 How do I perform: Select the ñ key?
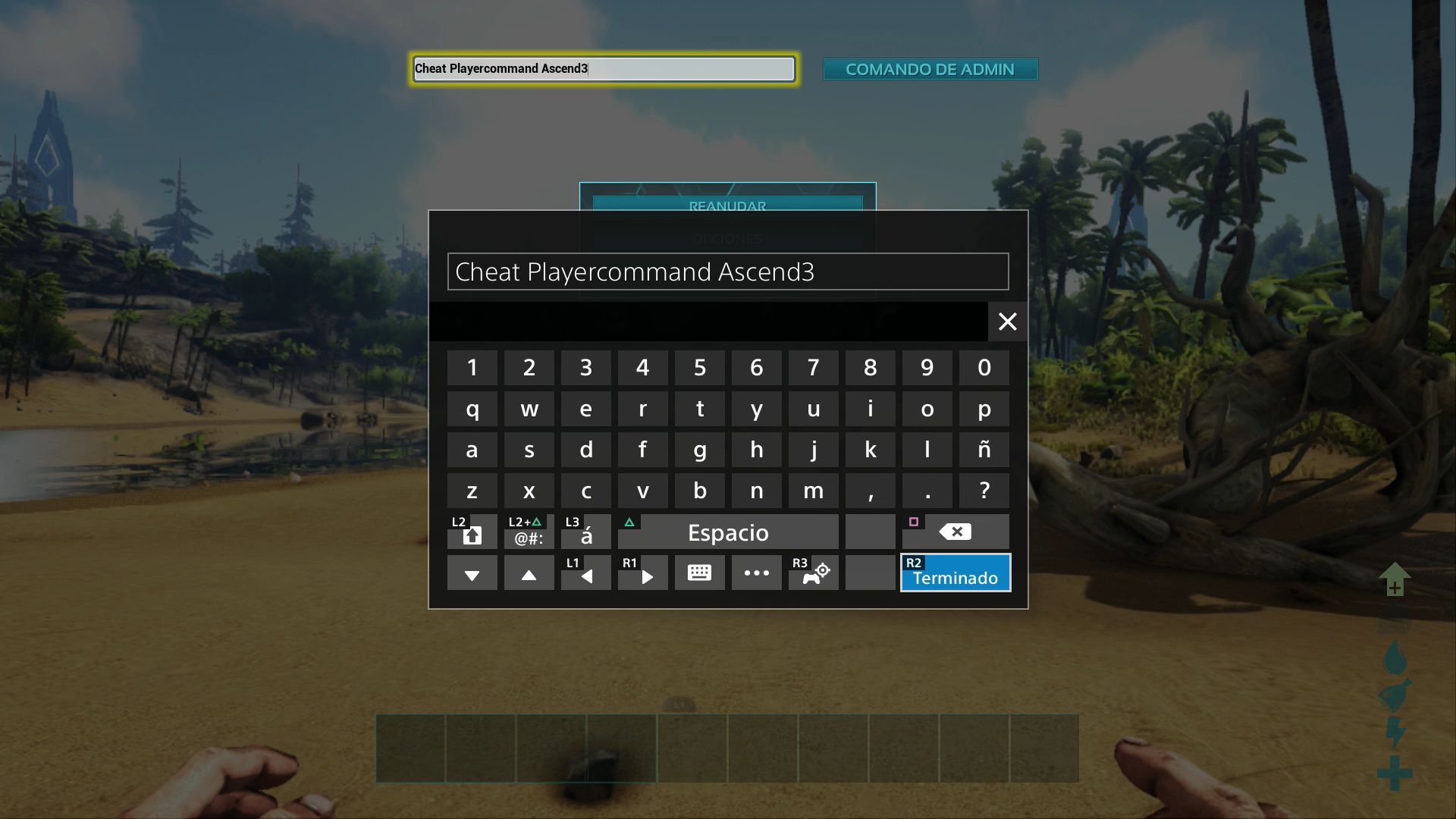[x=984, y=450]
